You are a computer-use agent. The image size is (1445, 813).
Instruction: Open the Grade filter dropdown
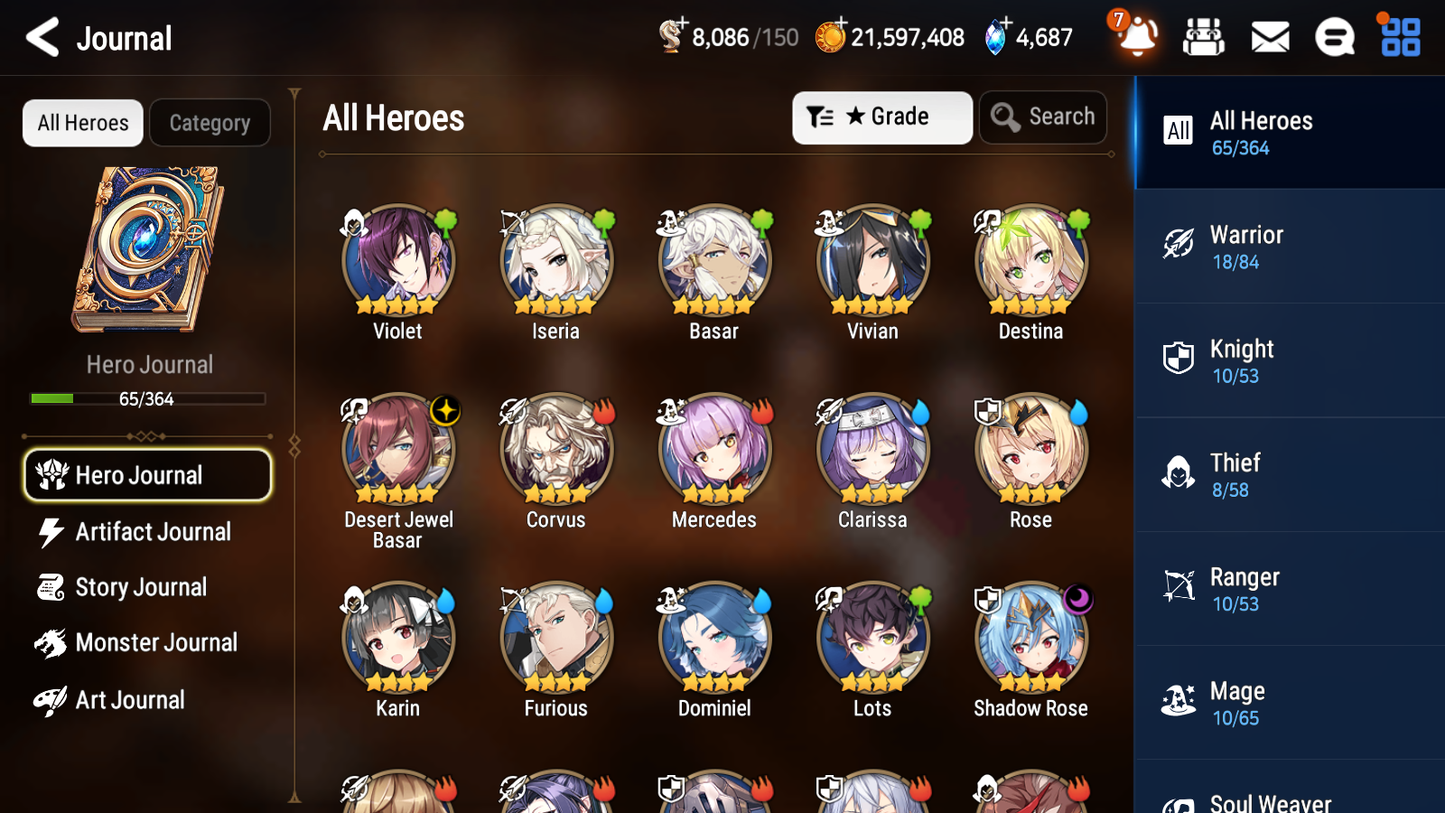[882, 117]
